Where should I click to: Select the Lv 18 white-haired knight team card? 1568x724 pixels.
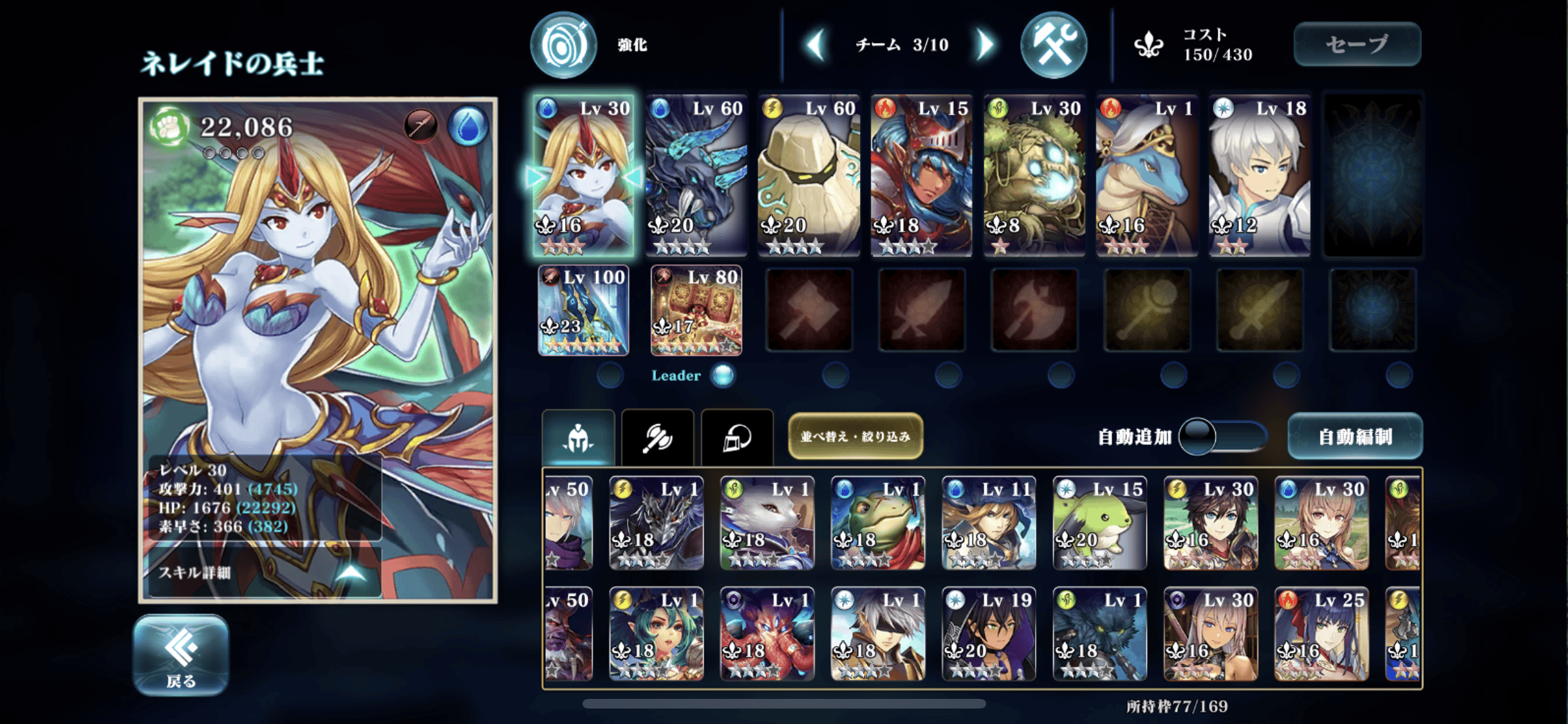[1260, 175]
